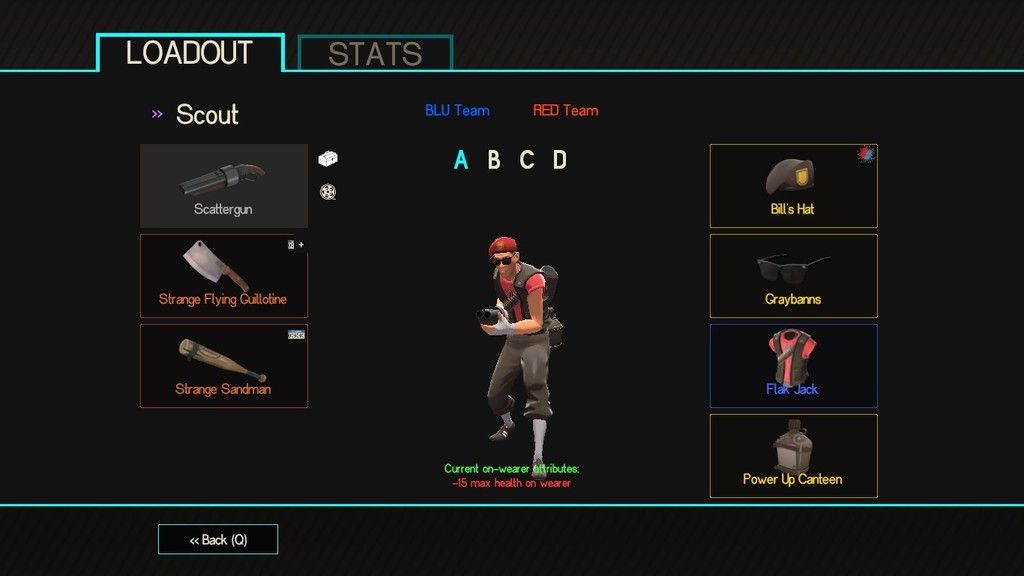Open the Bill's Hat cosmetic slot

(x=793, y=186)
